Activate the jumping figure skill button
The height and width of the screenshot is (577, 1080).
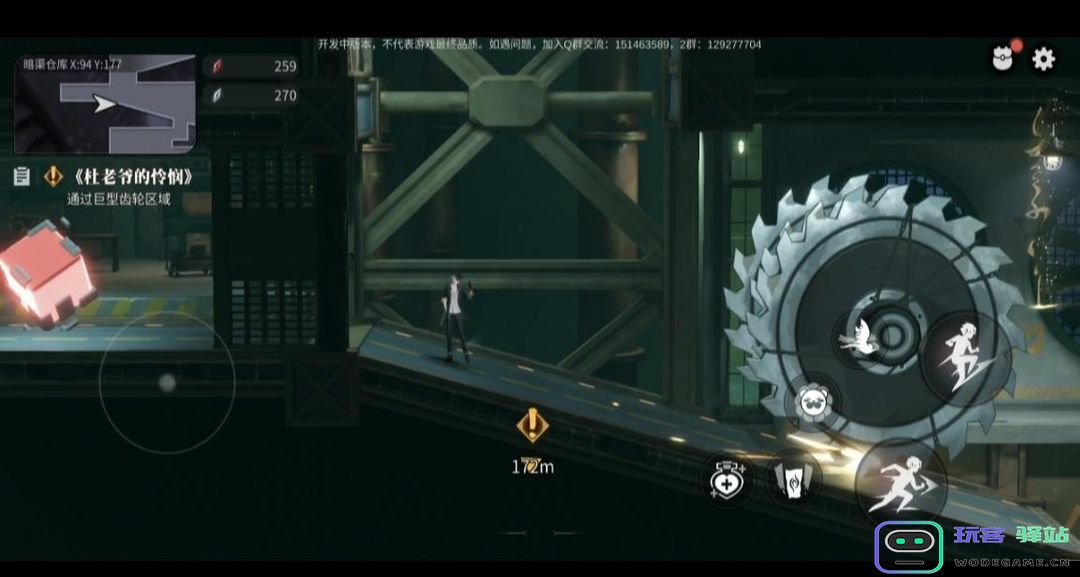pos(958,357)
